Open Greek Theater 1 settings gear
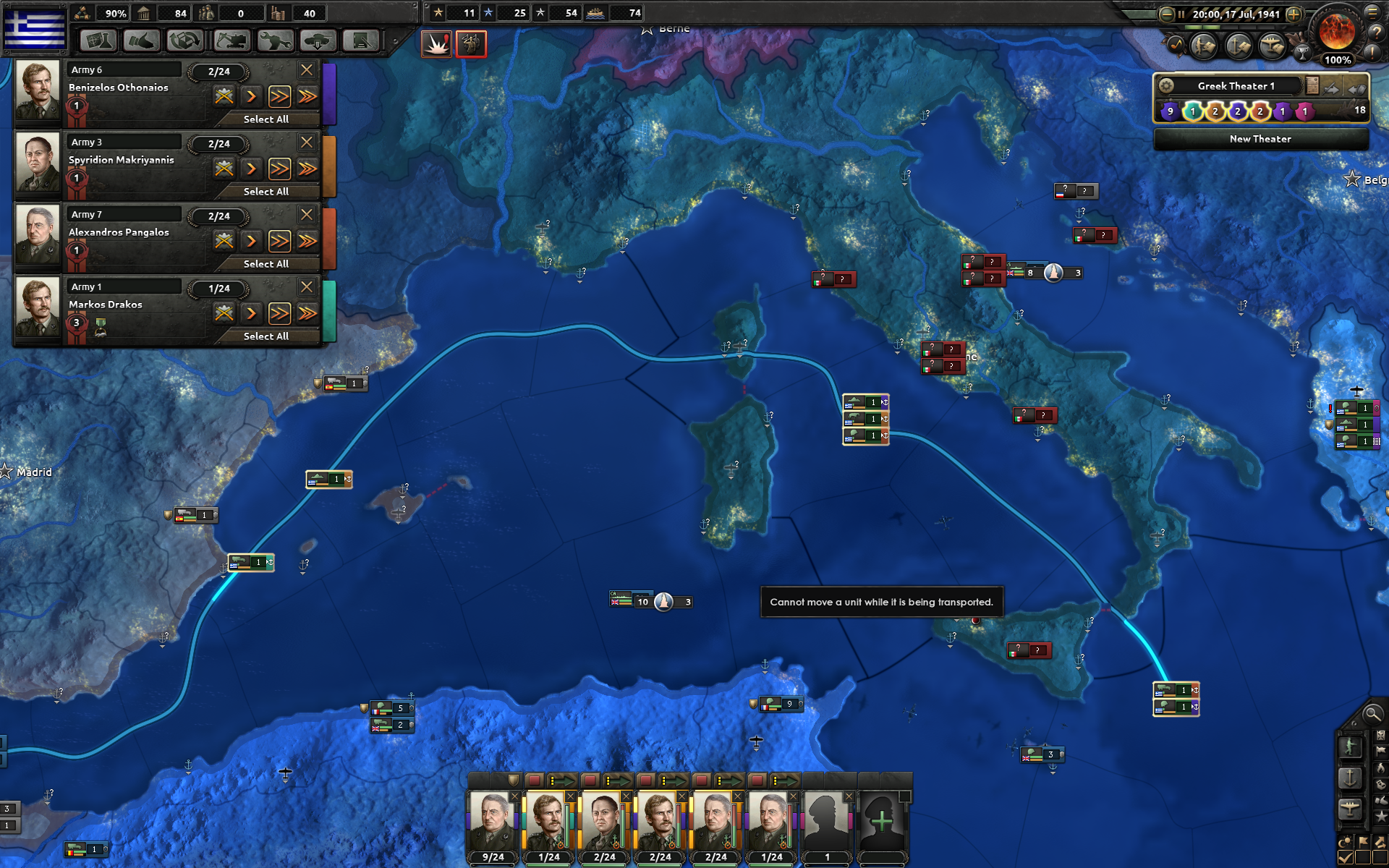The height and width of the screenshot is (868, 1389). click(x=1168, y=85)
